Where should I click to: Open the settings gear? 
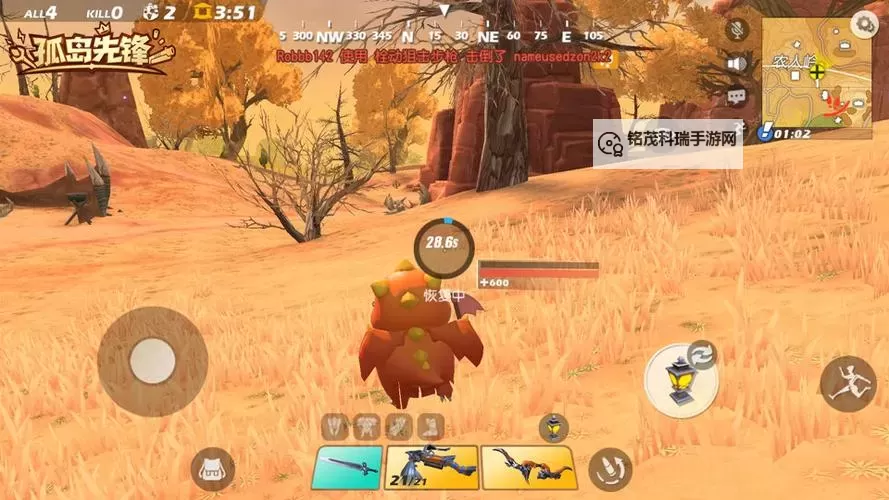point(865,23)
